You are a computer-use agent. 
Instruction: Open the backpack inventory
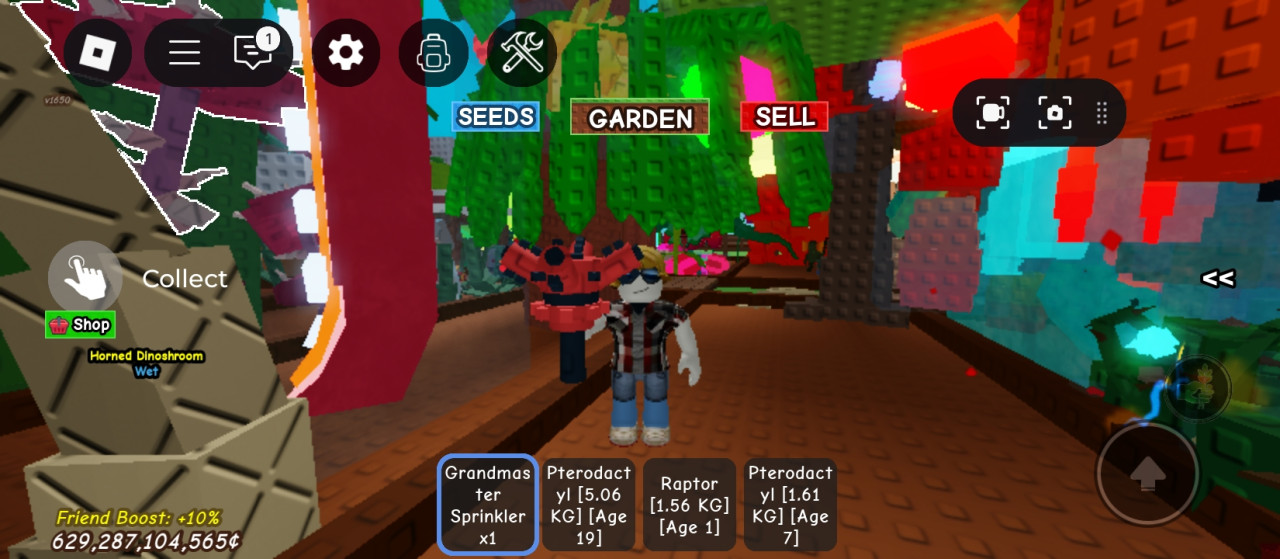pos(433,53)
